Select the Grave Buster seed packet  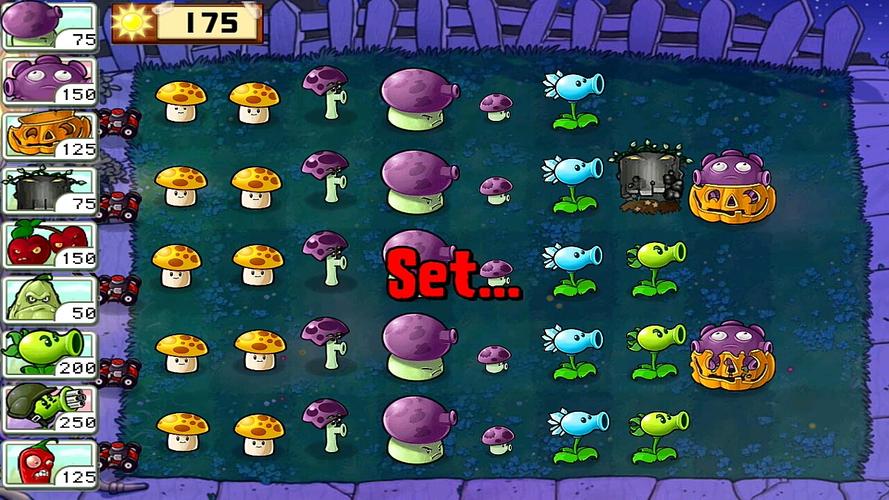tap(48, 189)
